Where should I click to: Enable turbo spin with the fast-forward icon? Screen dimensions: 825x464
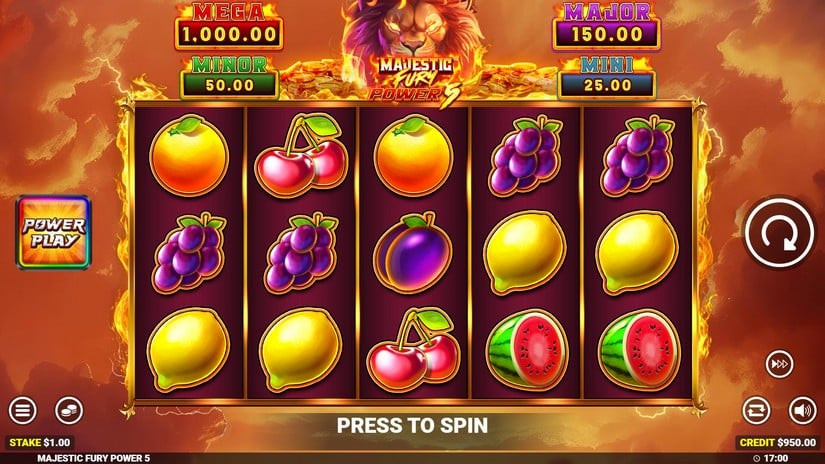(x=780, y=363)
